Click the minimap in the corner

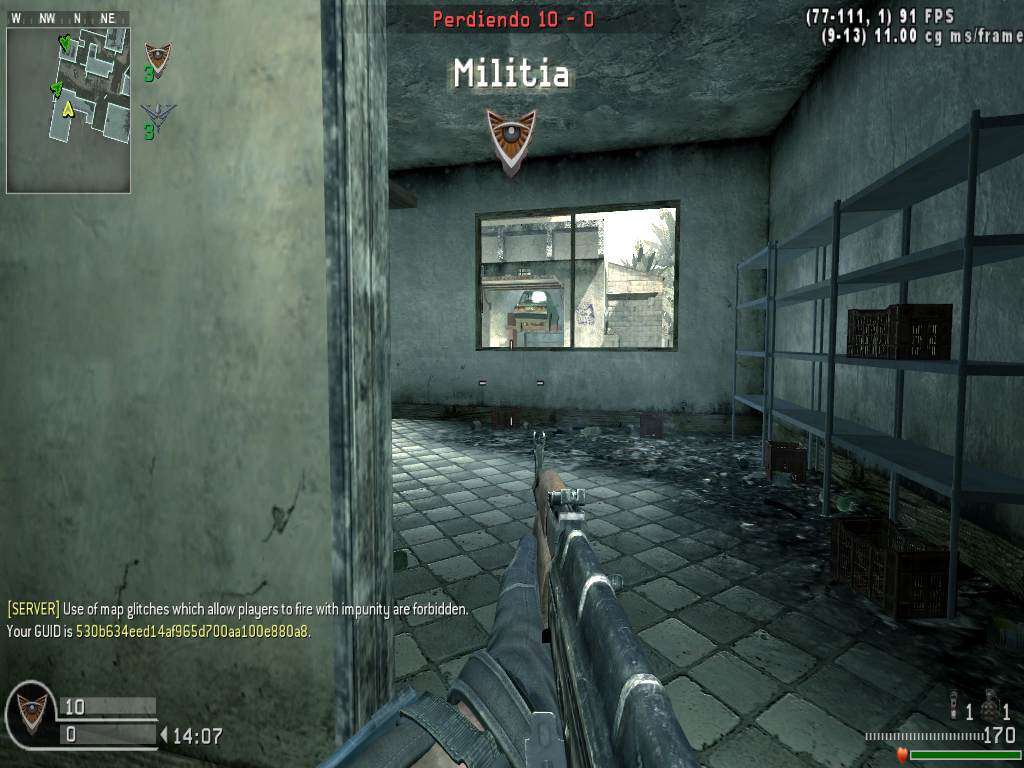click(68, 110)
